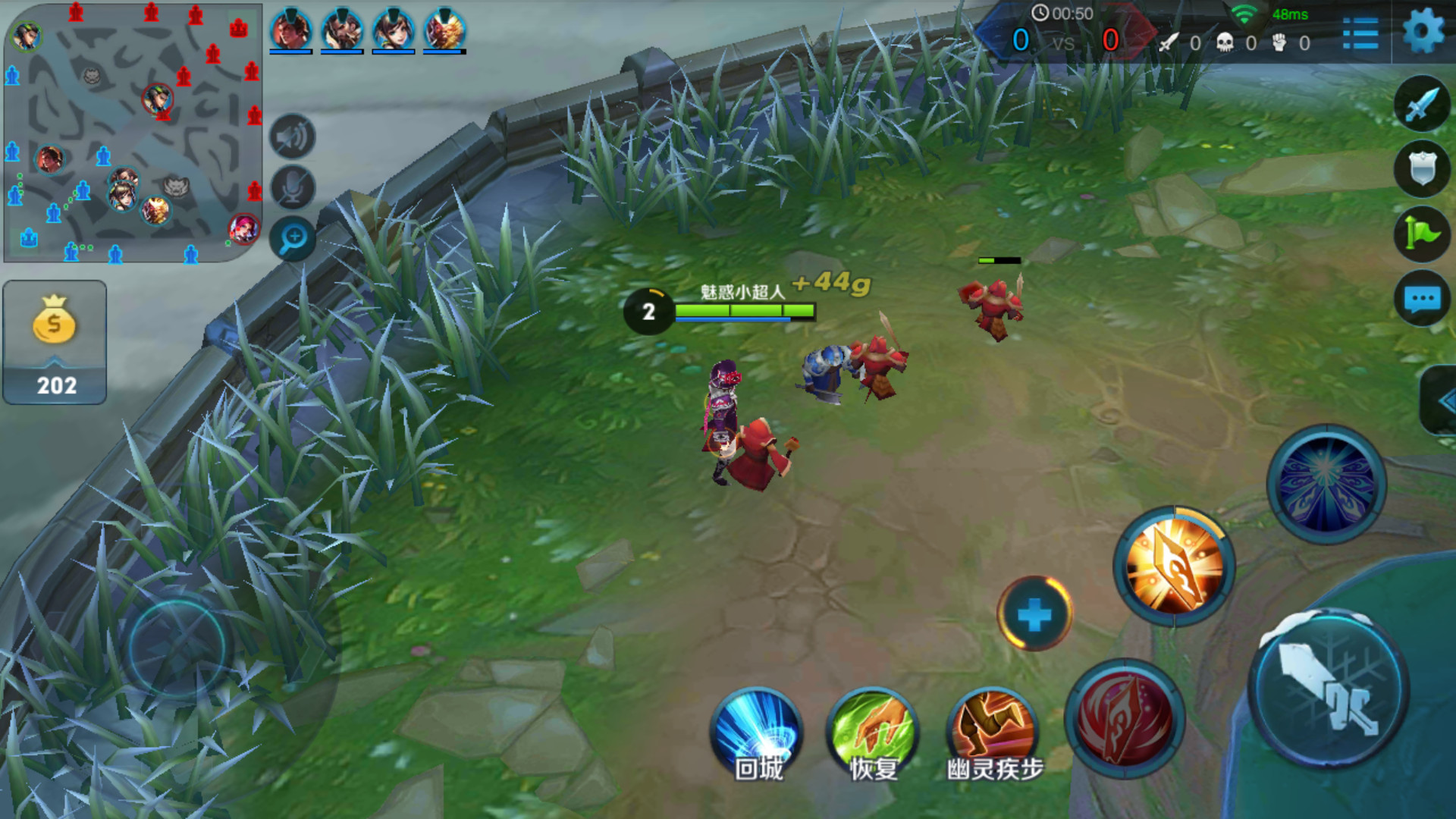The width and height of the screenshot is (1456, 819).
Task: Toggle the speaker sound button
Action: coord(293,137)
